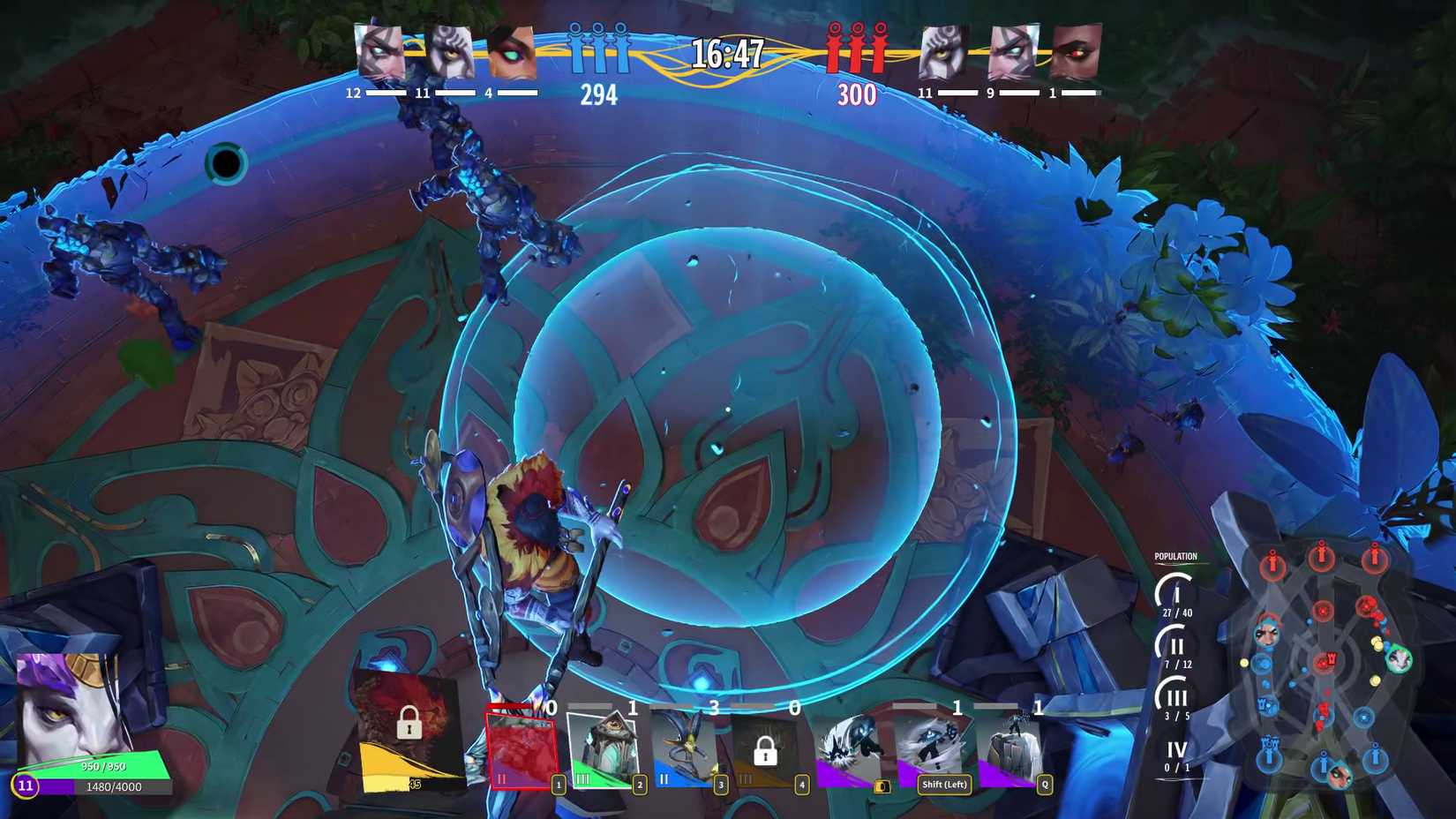This screenshot has width=1456, height=819.
Task: Activate the purple dash ability icon
Action: click(x=850, y=750)
